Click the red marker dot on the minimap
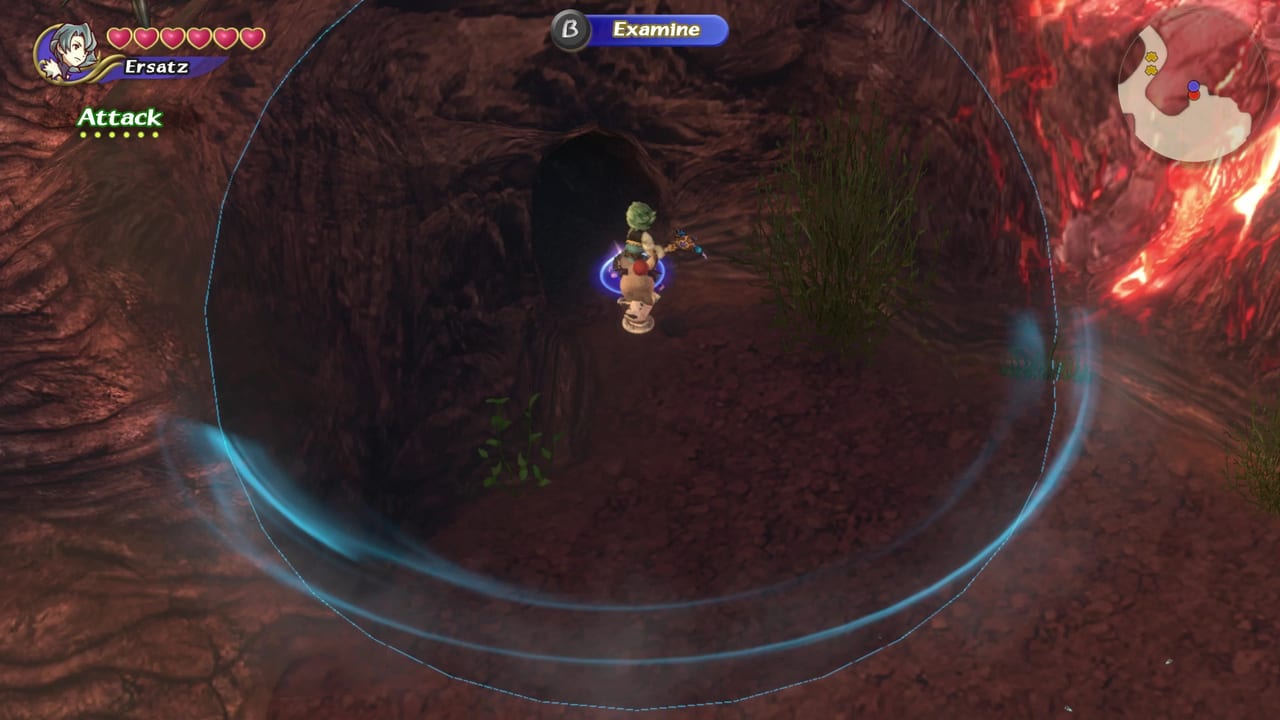 1194,95
